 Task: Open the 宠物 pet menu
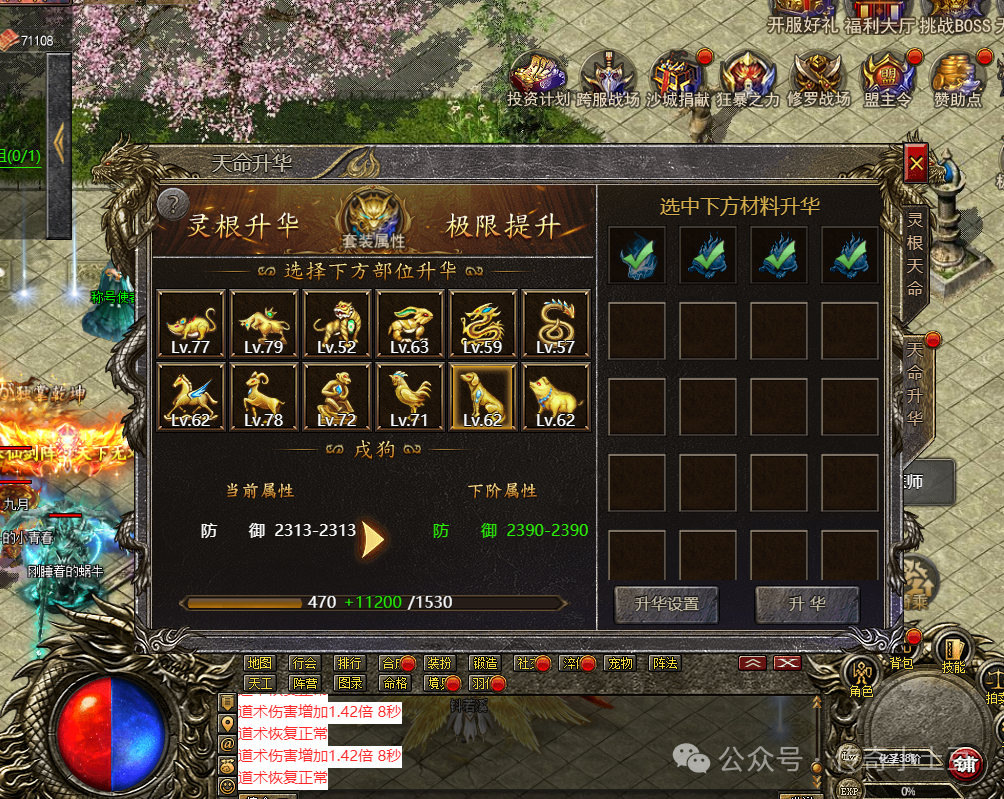tap(620, 663)
